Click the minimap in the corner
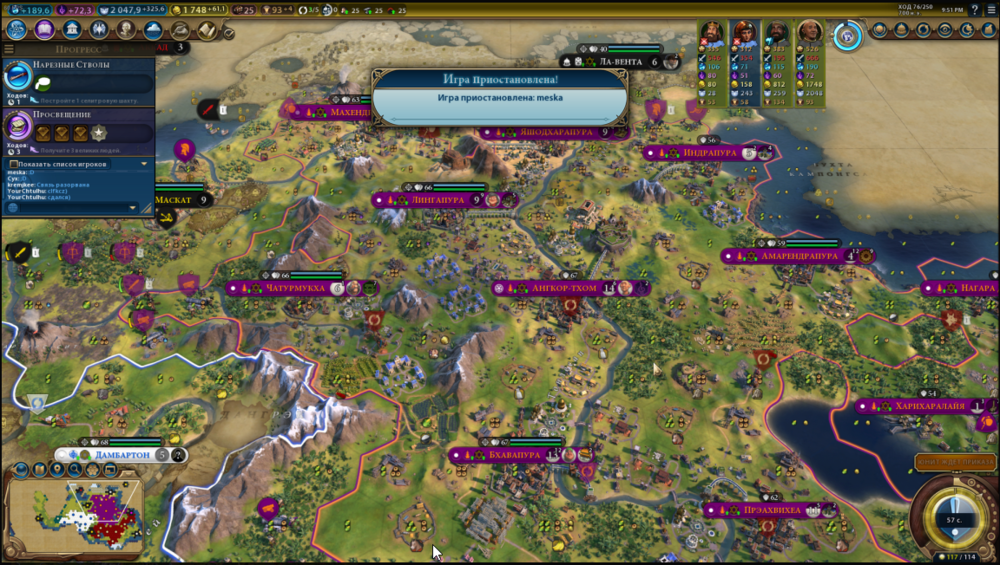Screen dimensions: 1000x565 (x=75, y=515)
